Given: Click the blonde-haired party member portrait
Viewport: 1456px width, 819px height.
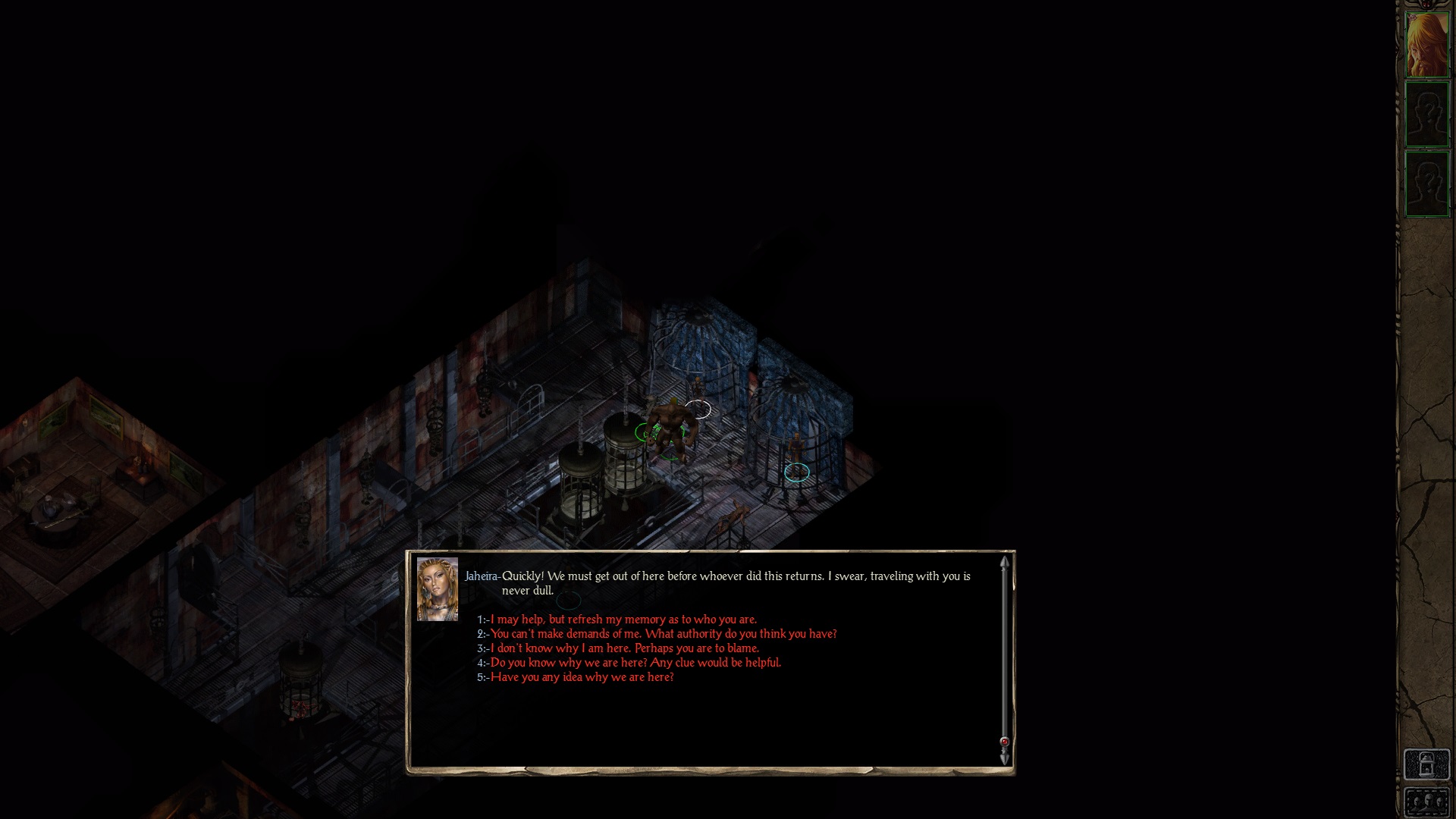Looking at the screenshot, I should (x=1426, y=44).
